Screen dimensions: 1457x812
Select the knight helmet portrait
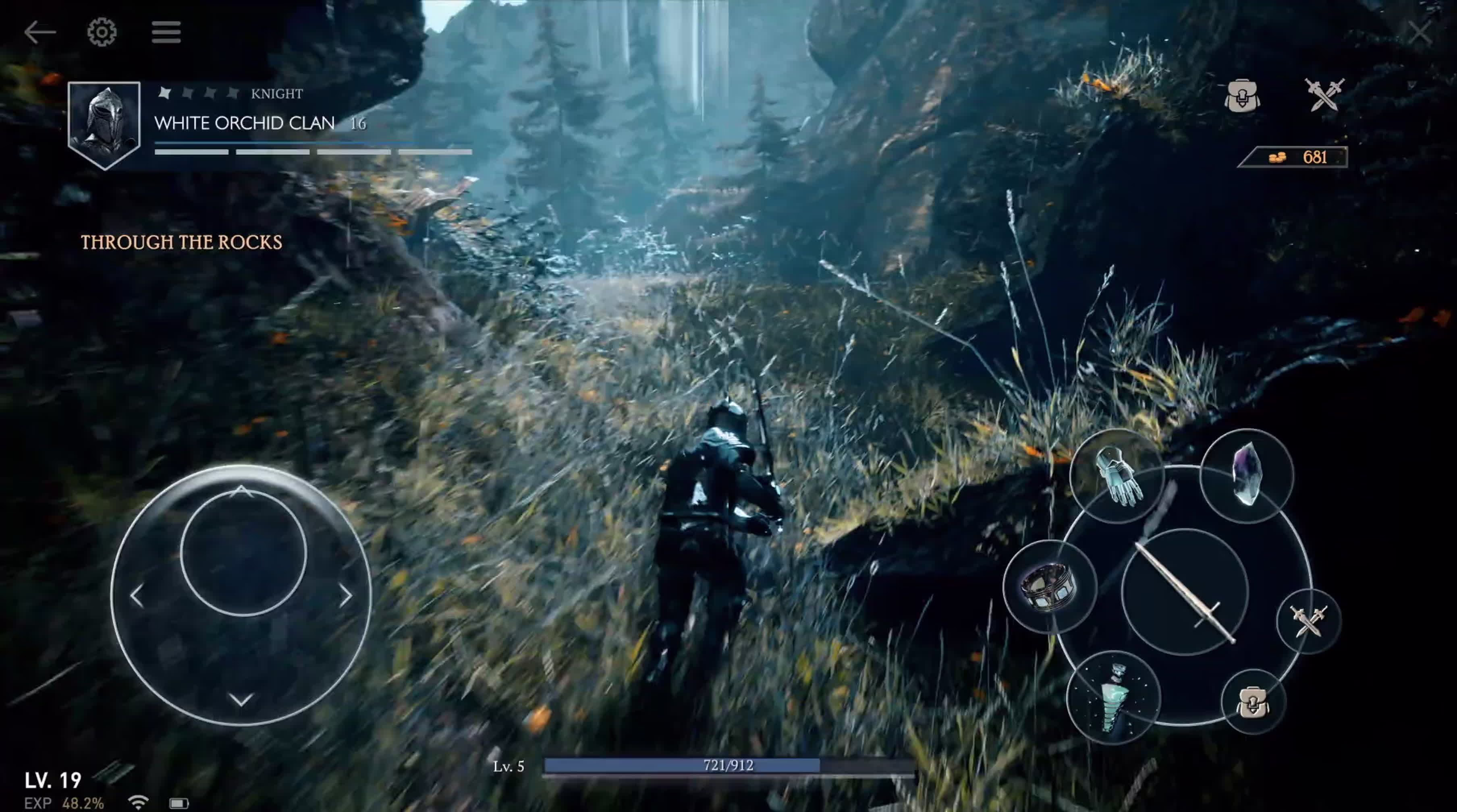(x=104, y=124)
